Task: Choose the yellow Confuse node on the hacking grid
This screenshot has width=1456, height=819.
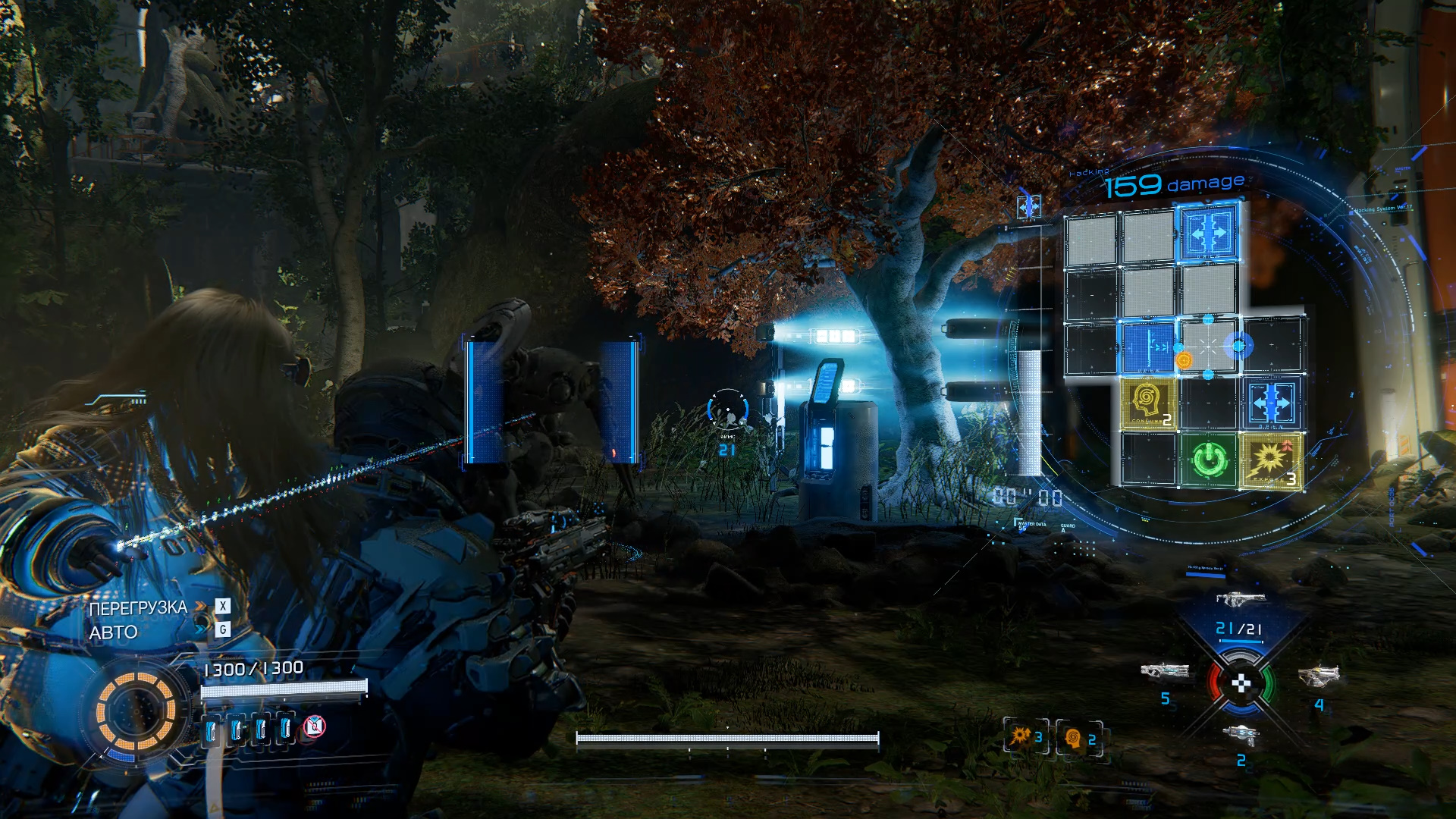Action: click(1148, 403)
